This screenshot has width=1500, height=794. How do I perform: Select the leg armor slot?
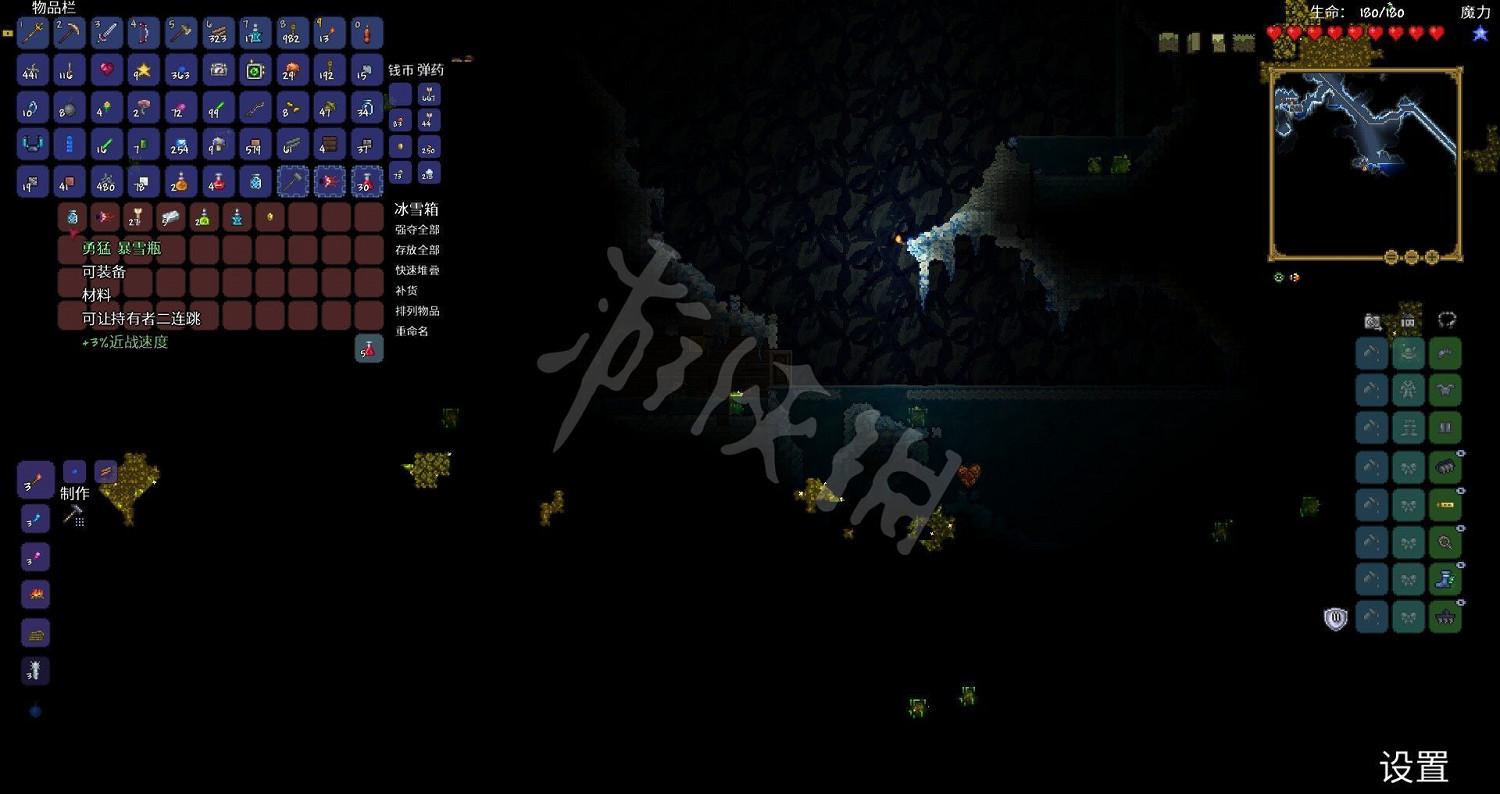pos(1444,426)
